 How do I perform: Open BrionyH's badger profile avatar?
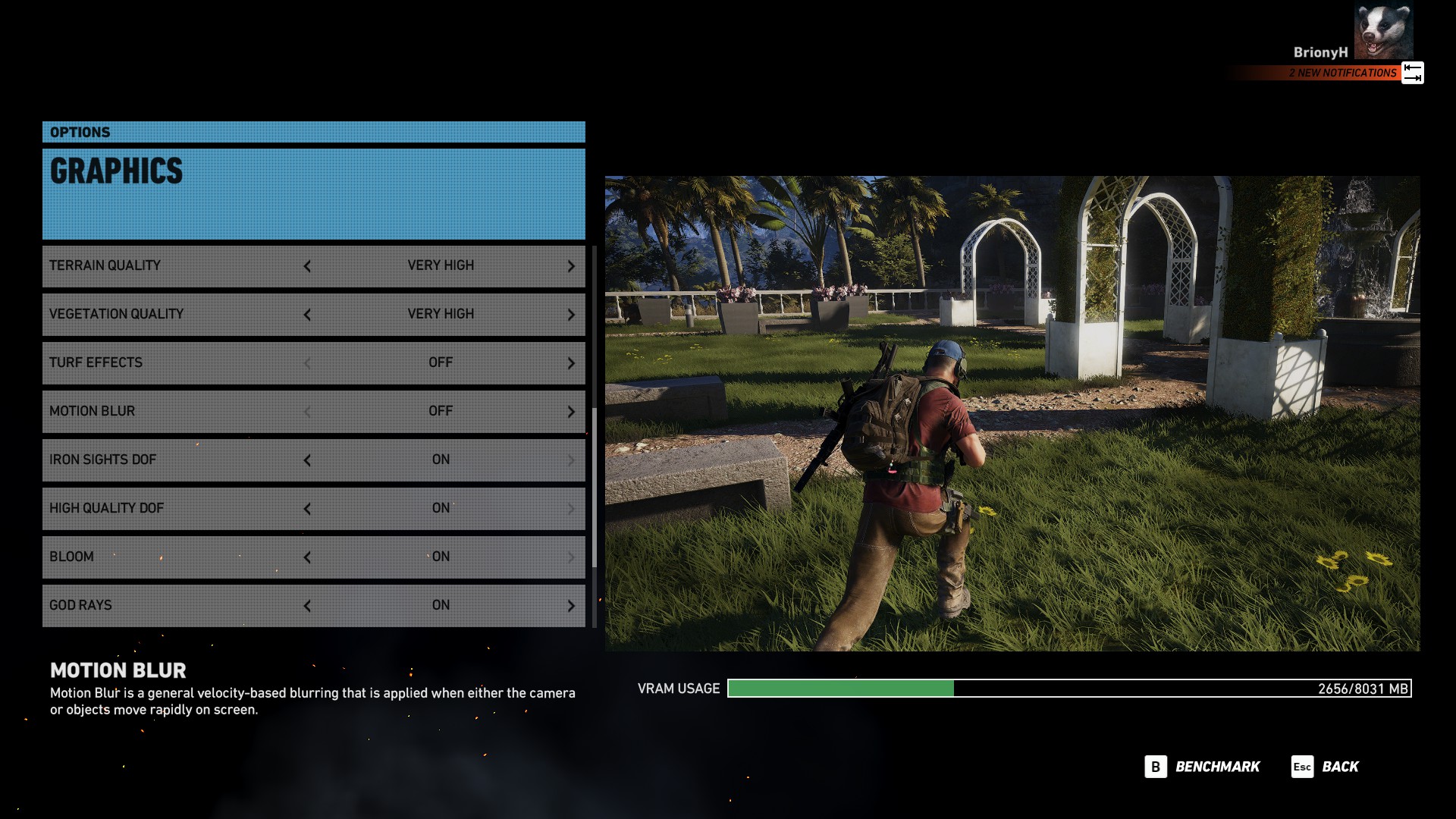point(1383,31)
